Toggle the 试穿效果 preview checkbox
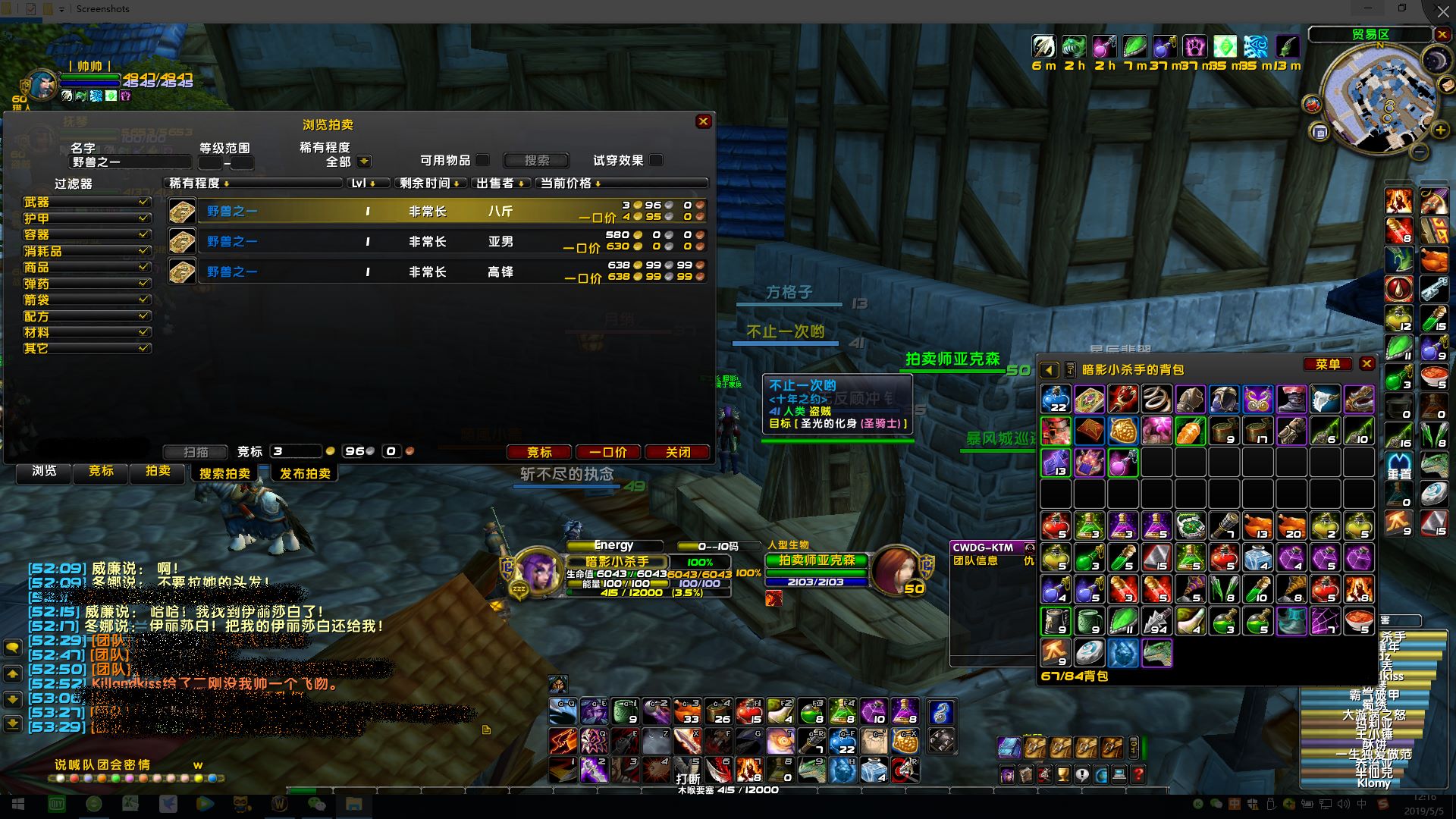 [x=656, y=160]
